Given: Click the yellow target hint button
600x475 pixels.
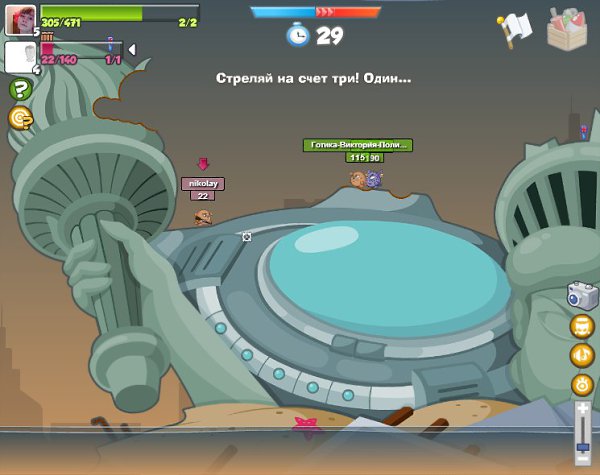Looking at the screenshot, I should [x=20, y=118].
